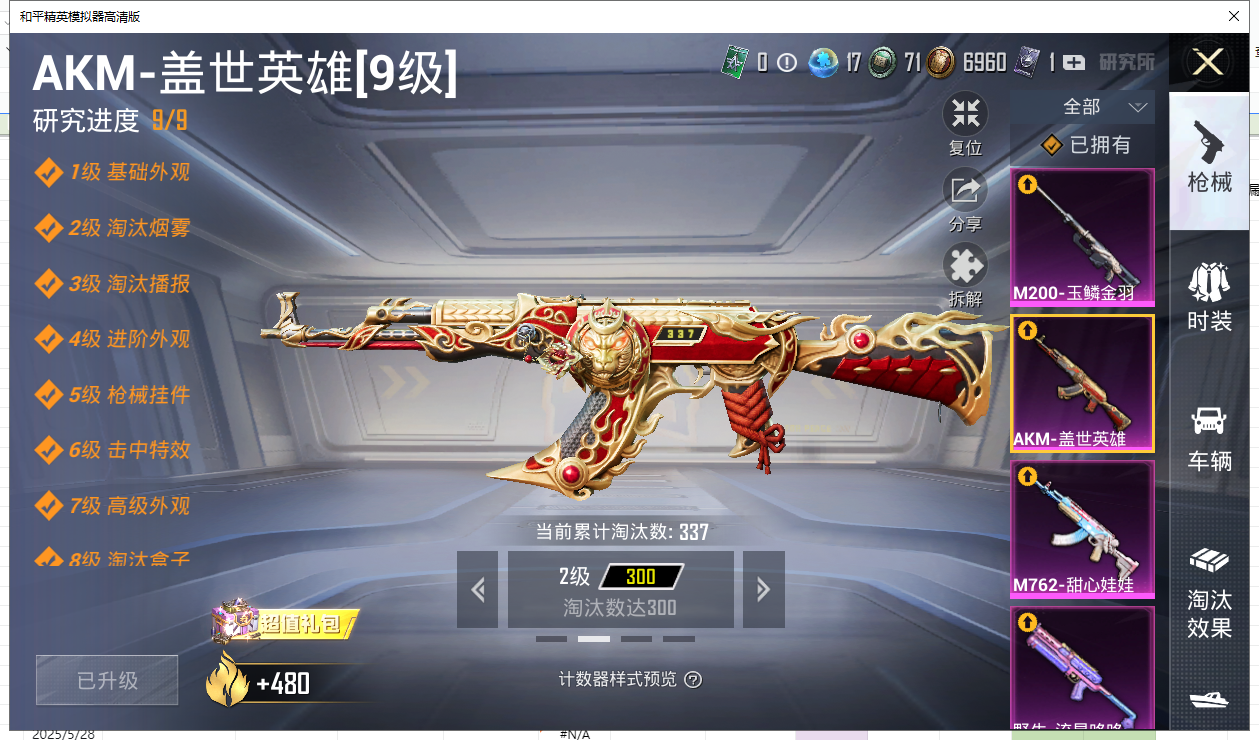Image resolution: width=1259 pixels, height=740 pixels.
Task: Select the M200-玉鳞金羽 skin thumbnail
Action: click(1082, 237)
